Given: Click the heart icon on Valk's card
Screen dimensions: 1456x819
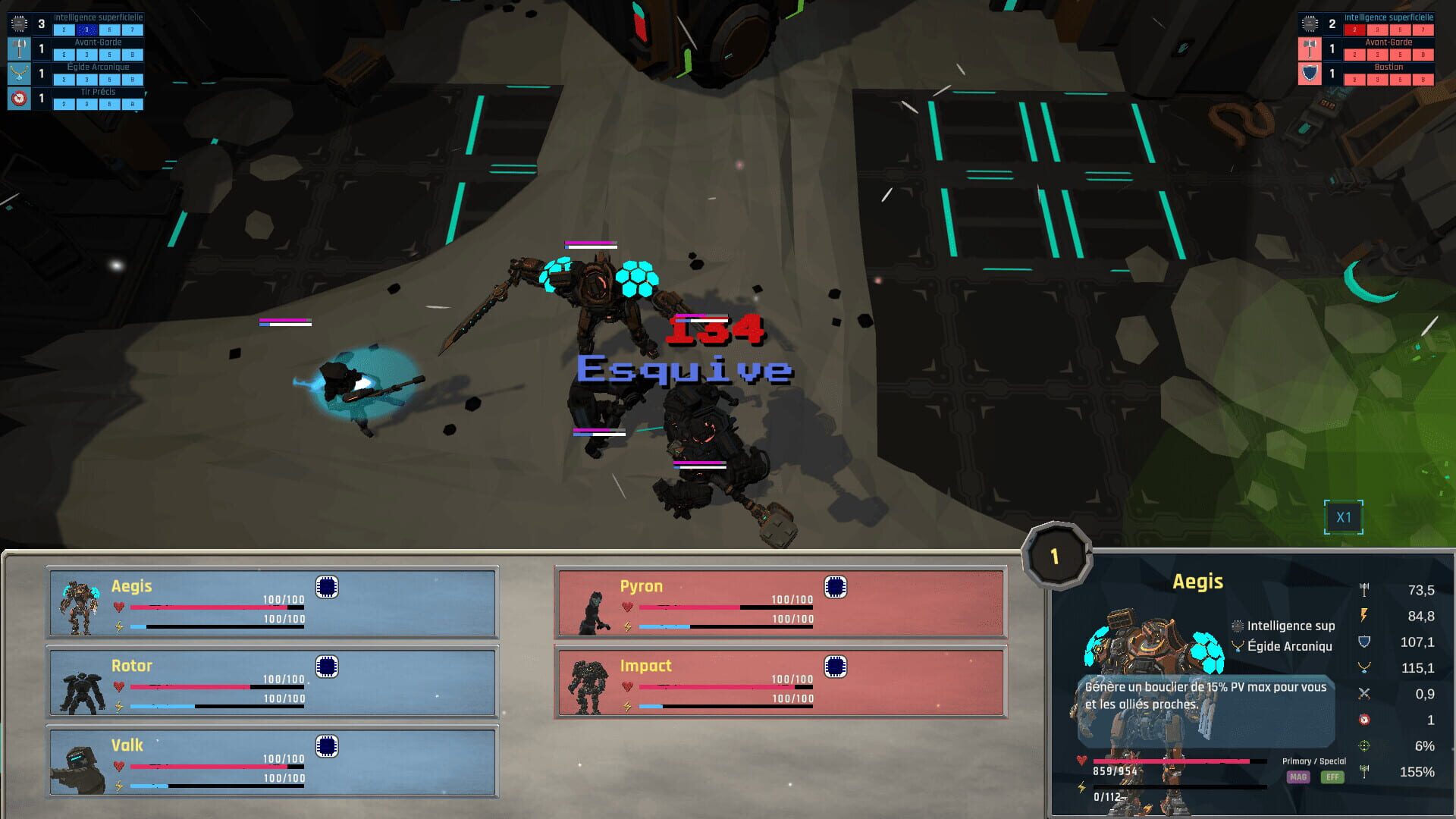Looking at the screenshot, I should 120,766.
